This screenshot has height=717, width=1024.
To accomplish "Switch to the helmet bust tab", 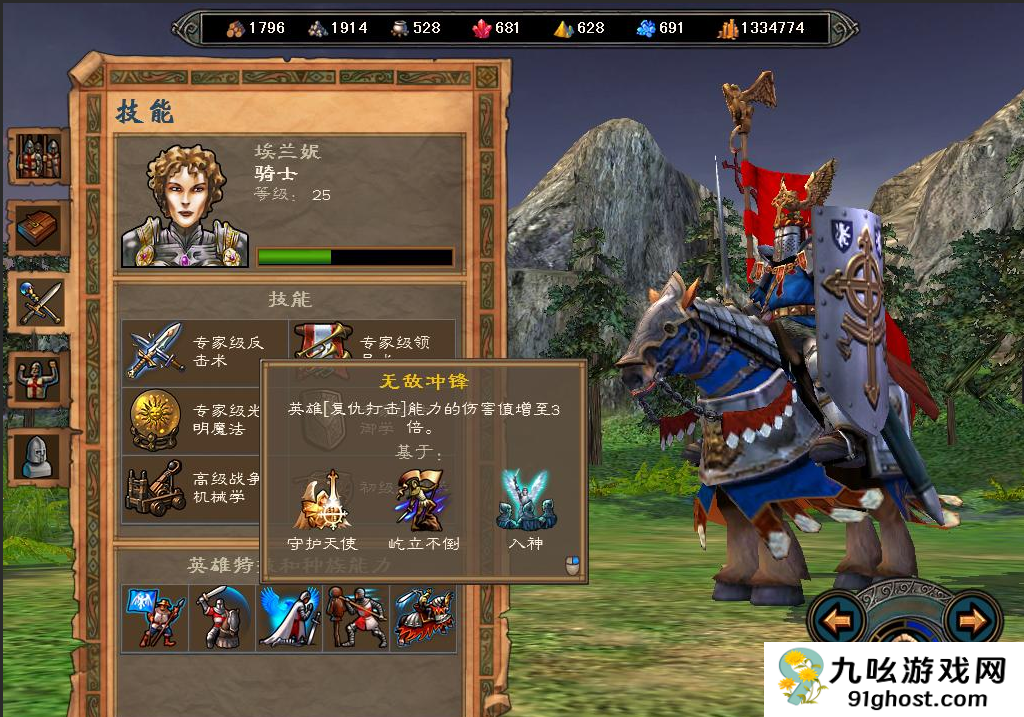I will [x=38, y=456].
